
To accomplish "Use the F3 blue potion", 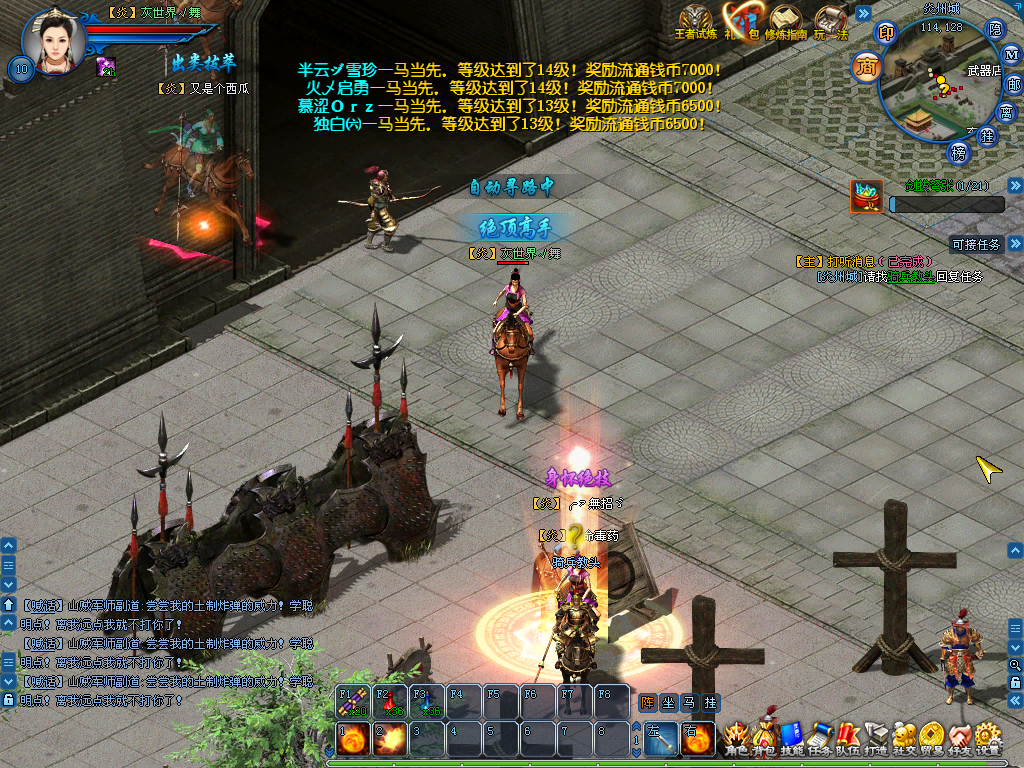I will [426, 701].
